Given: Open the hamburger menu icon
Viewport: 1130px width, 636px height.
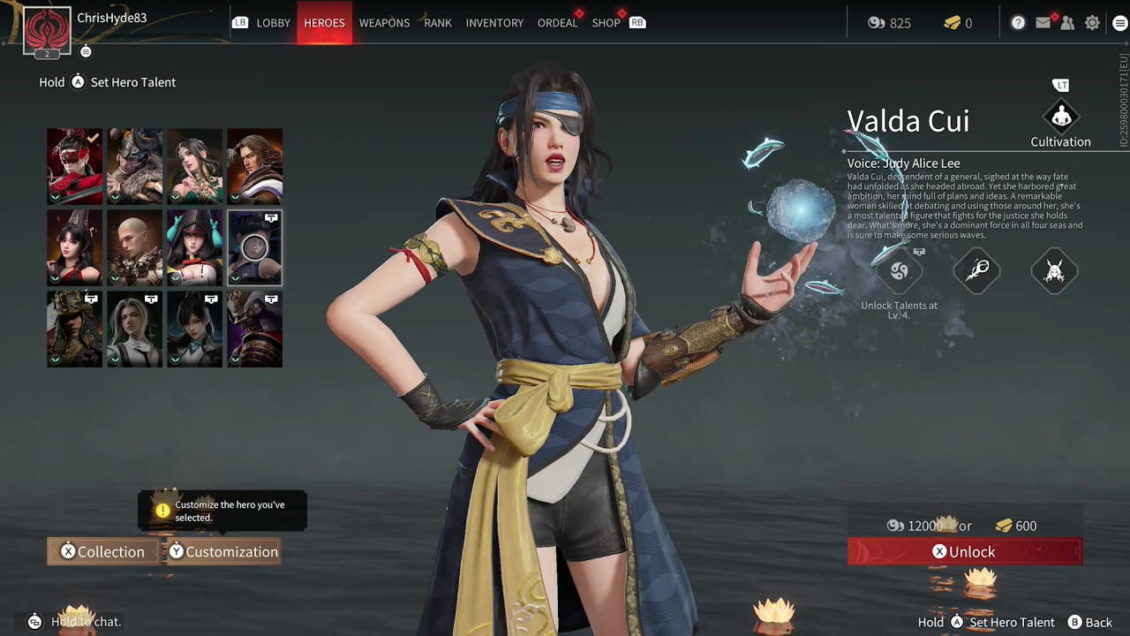Looking at the screenshot, I should point(1119,23).
